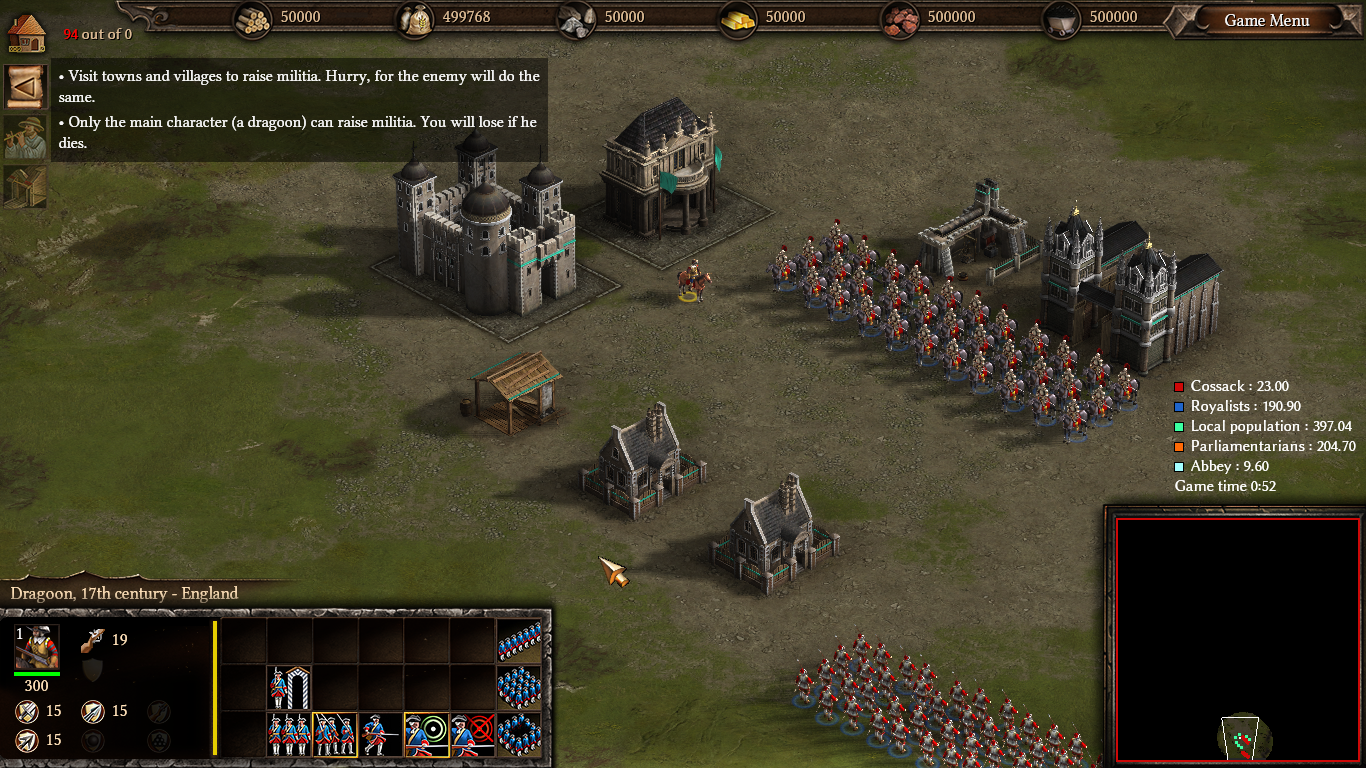Screen dimensions: 1366x768
Task: Click the wooden building frame icon
Action: click(x=25, y=187)
